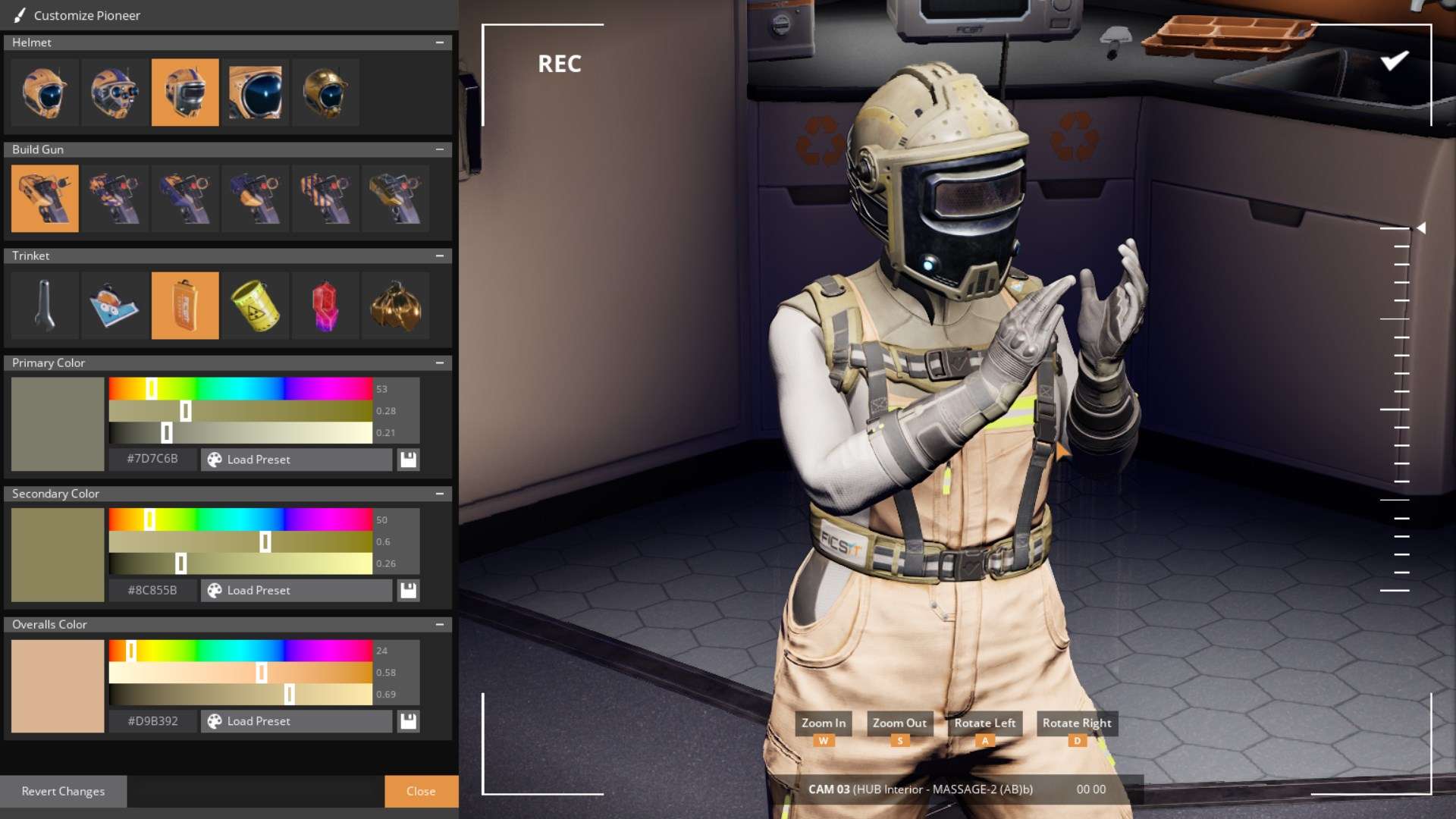Change the Secondary Color saturation slider
This screenshot has height=819, width=1456.
pos(265,541)
